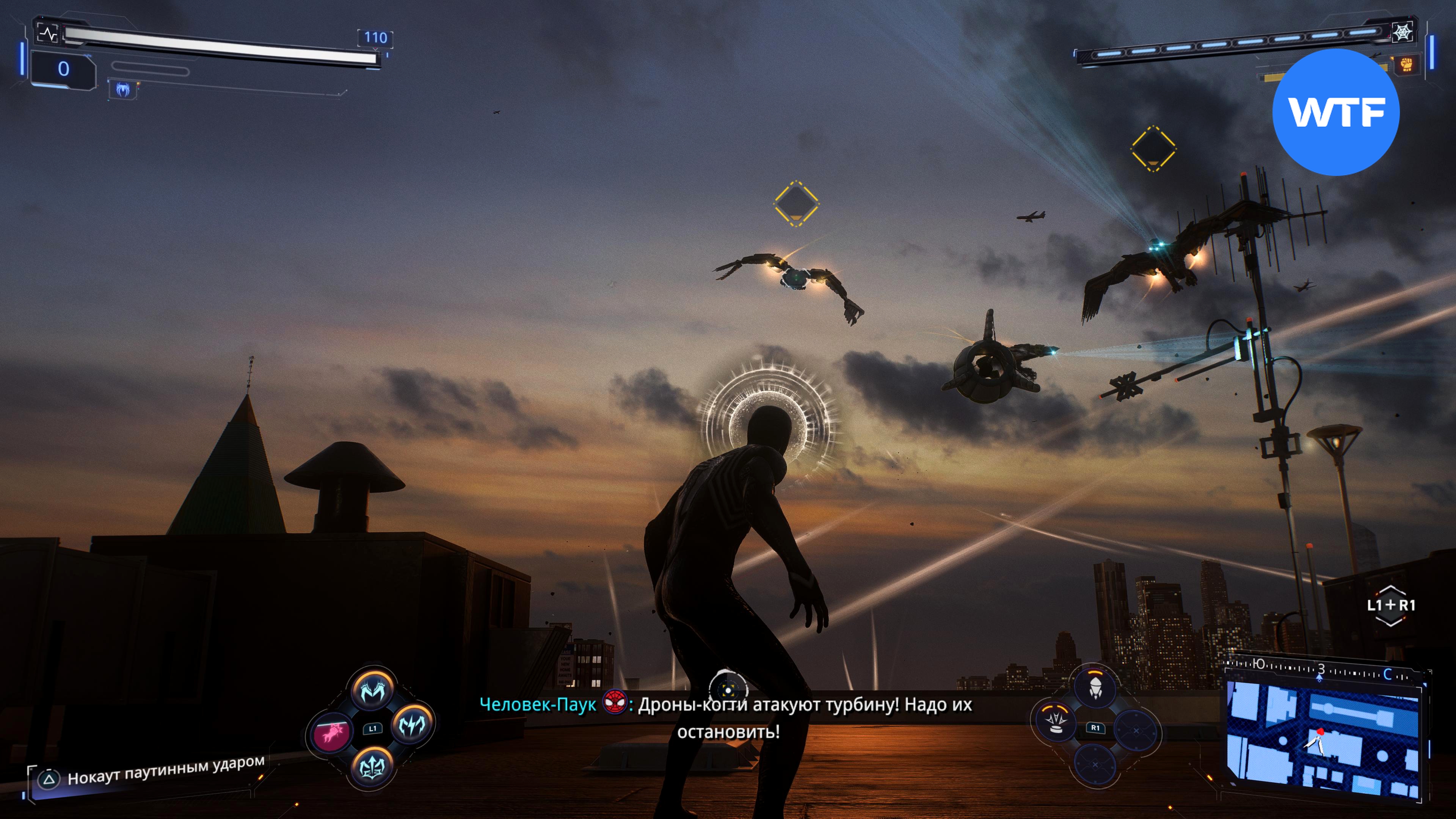Click the blue WTF overlay badge
Viewport: 1456px width, 819px height.
(1335, 112)
